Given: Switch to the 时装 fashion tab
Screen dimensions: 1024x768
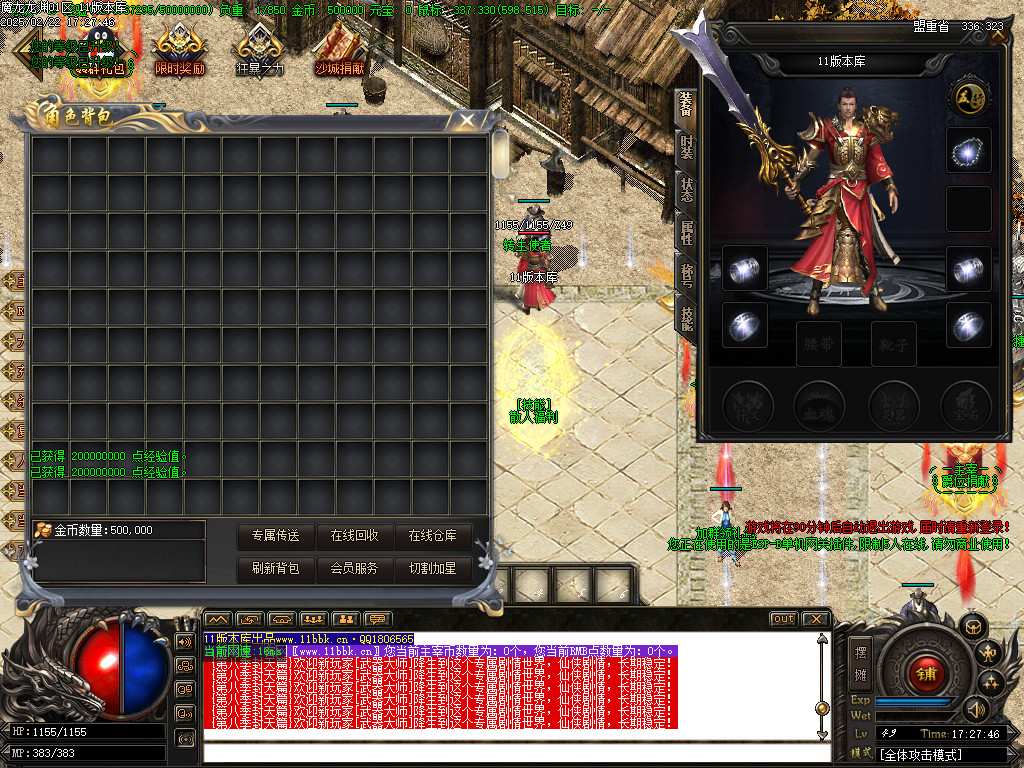Looking at the screenshot, I should tap(686, 148).
